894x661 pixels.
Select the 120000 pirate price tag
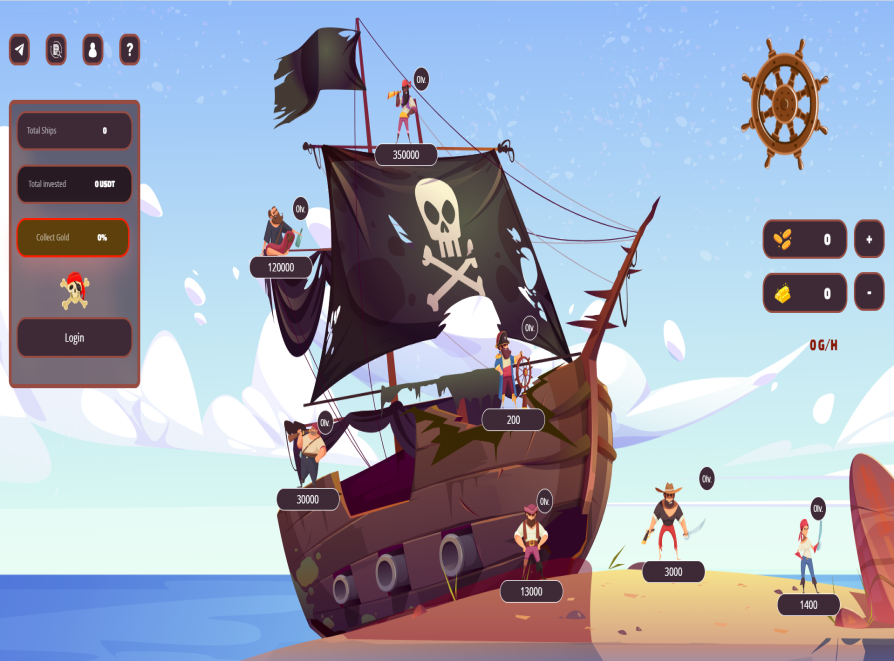(x=280, y=267)
